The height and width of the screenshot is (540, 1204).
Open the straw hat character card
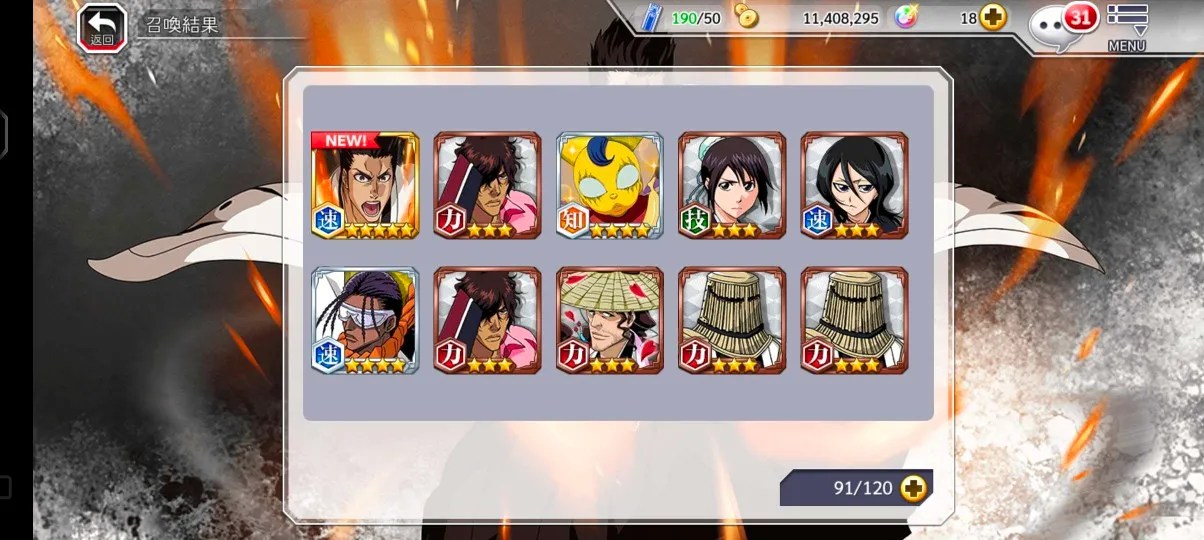tap(610, 320)
